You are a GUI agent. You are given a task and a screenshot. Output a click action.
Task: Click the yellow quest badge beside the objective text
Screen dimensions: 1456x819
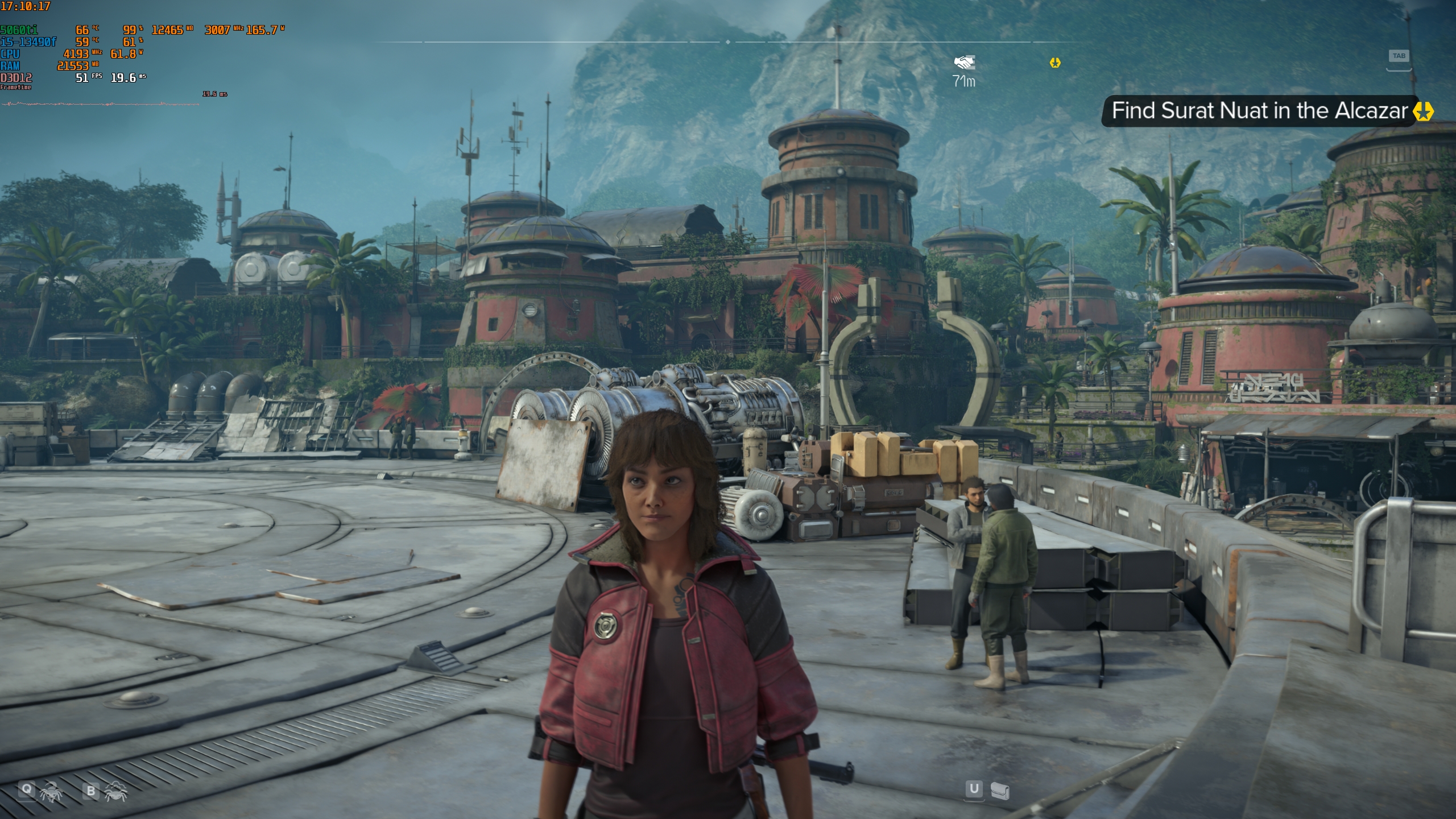tap(1423, 111)
